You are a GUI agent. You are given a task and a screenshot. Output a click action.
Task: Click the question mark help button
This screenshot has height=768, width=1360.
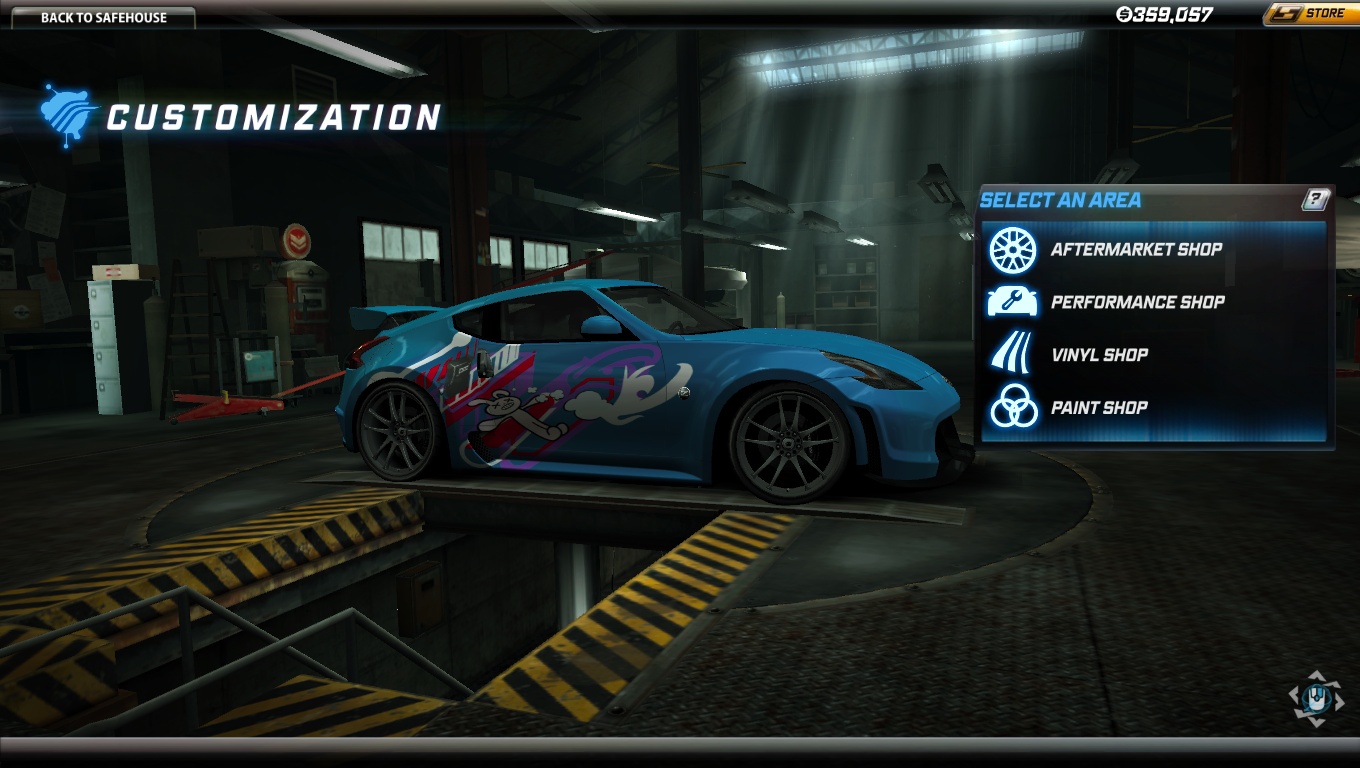(1316, 199)
